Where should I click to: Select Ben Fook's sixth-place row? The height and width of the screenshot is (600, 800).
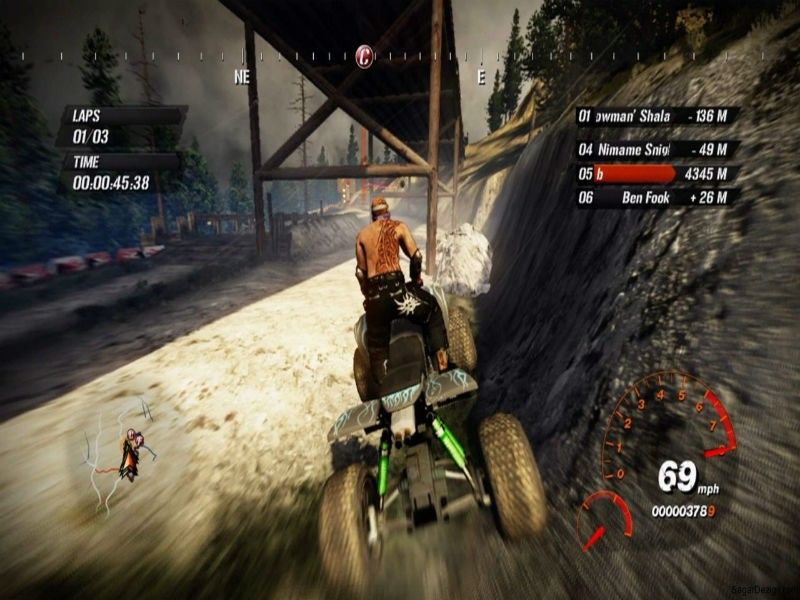pyautogui.click(x=657, y=197)
